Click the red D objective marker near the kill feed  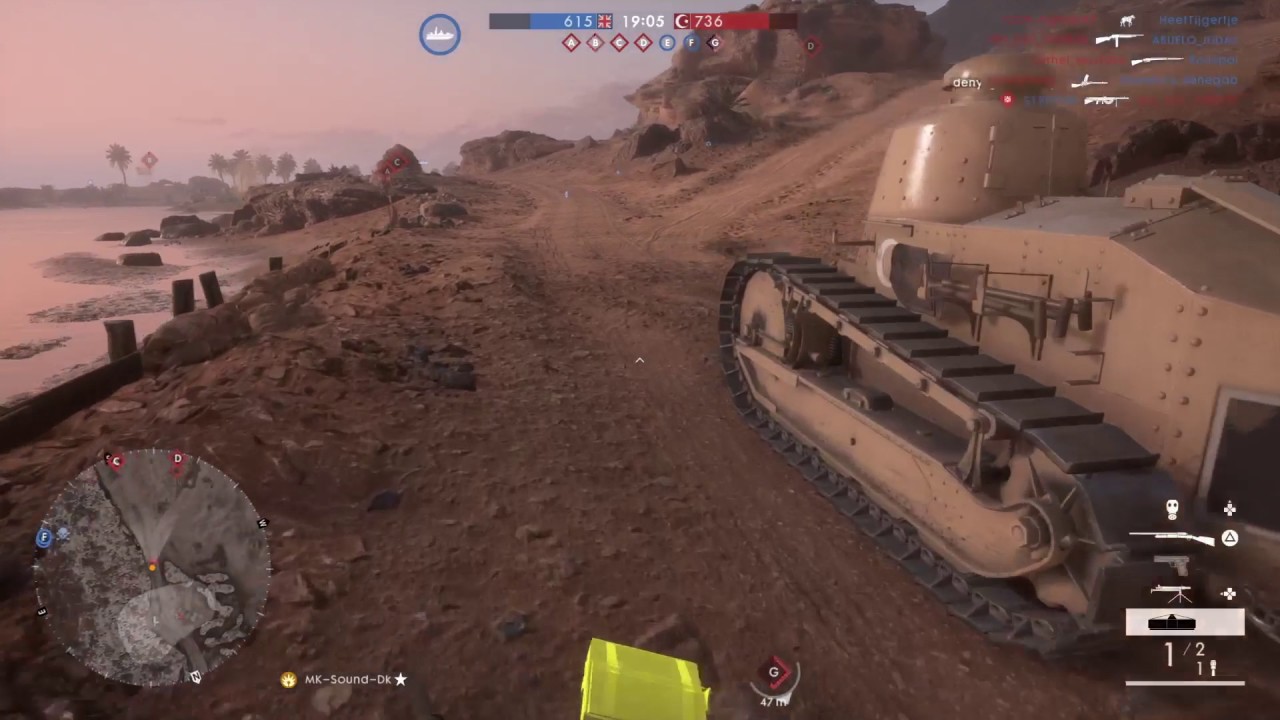(x=811, y=45)
